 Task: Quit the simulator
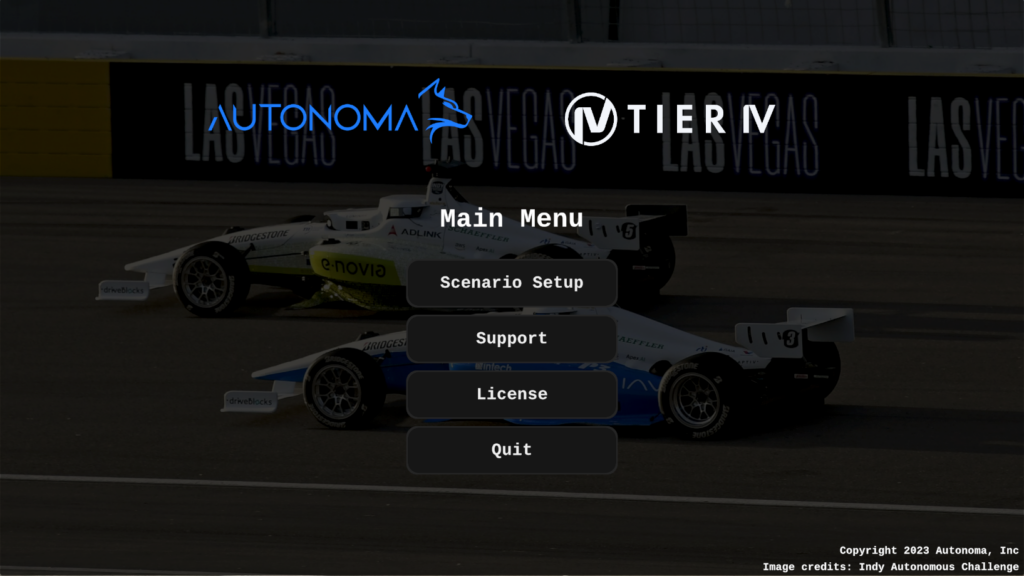point(511,450)
